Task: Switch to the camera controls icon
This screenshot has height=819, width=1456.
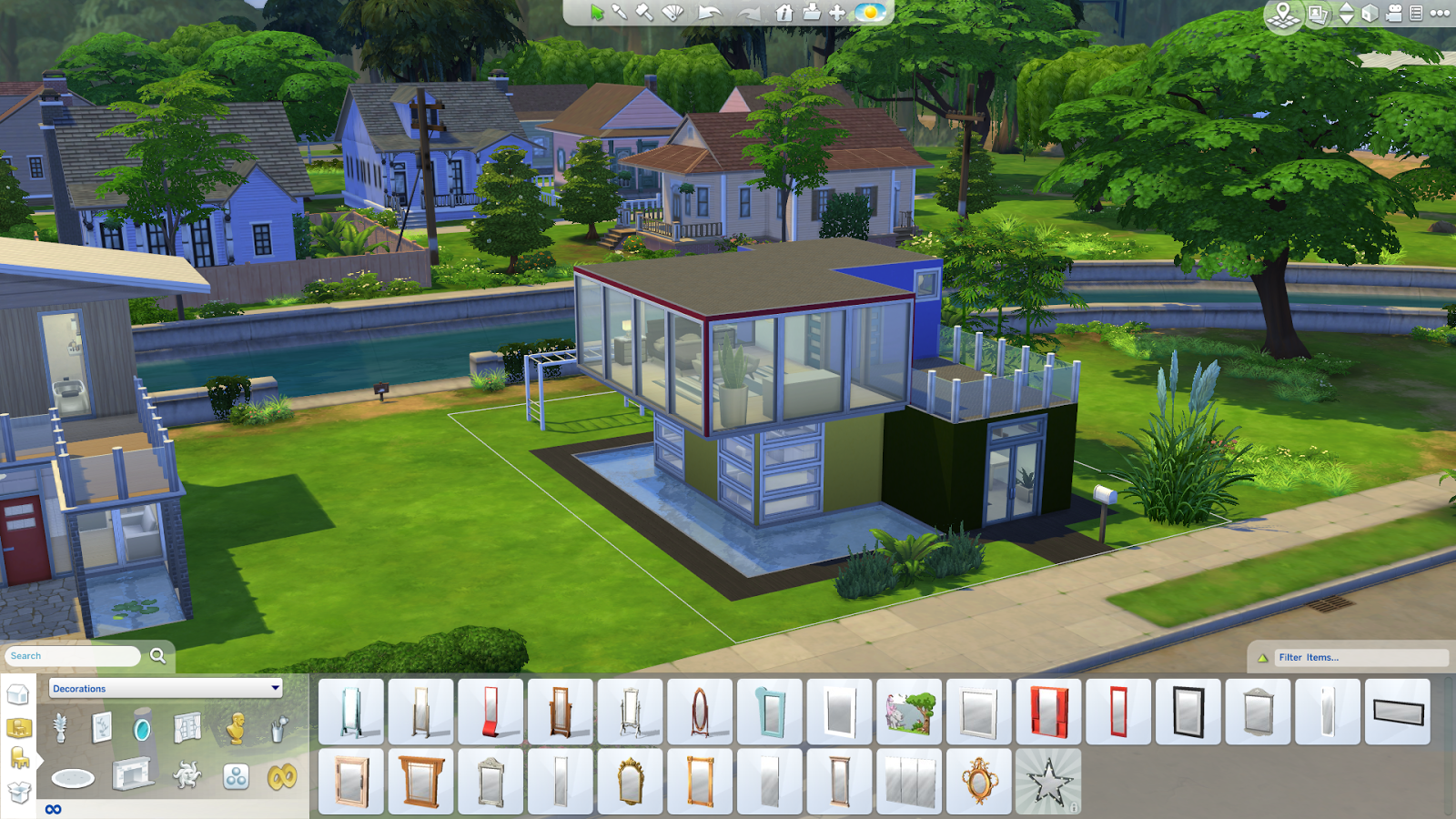Action: [1394, 13]
